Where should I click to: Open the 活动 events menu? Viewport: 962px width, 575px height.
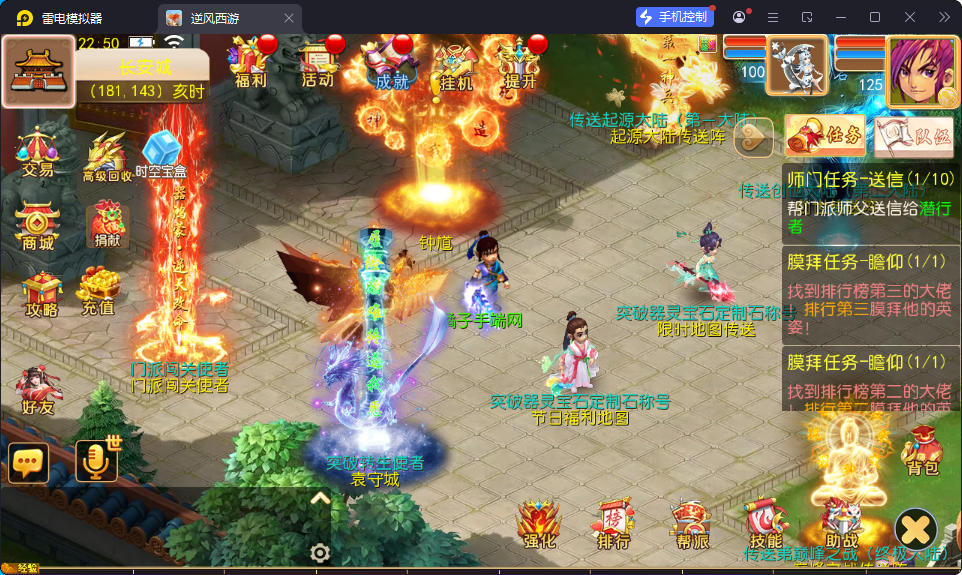(x=317, y=64)
